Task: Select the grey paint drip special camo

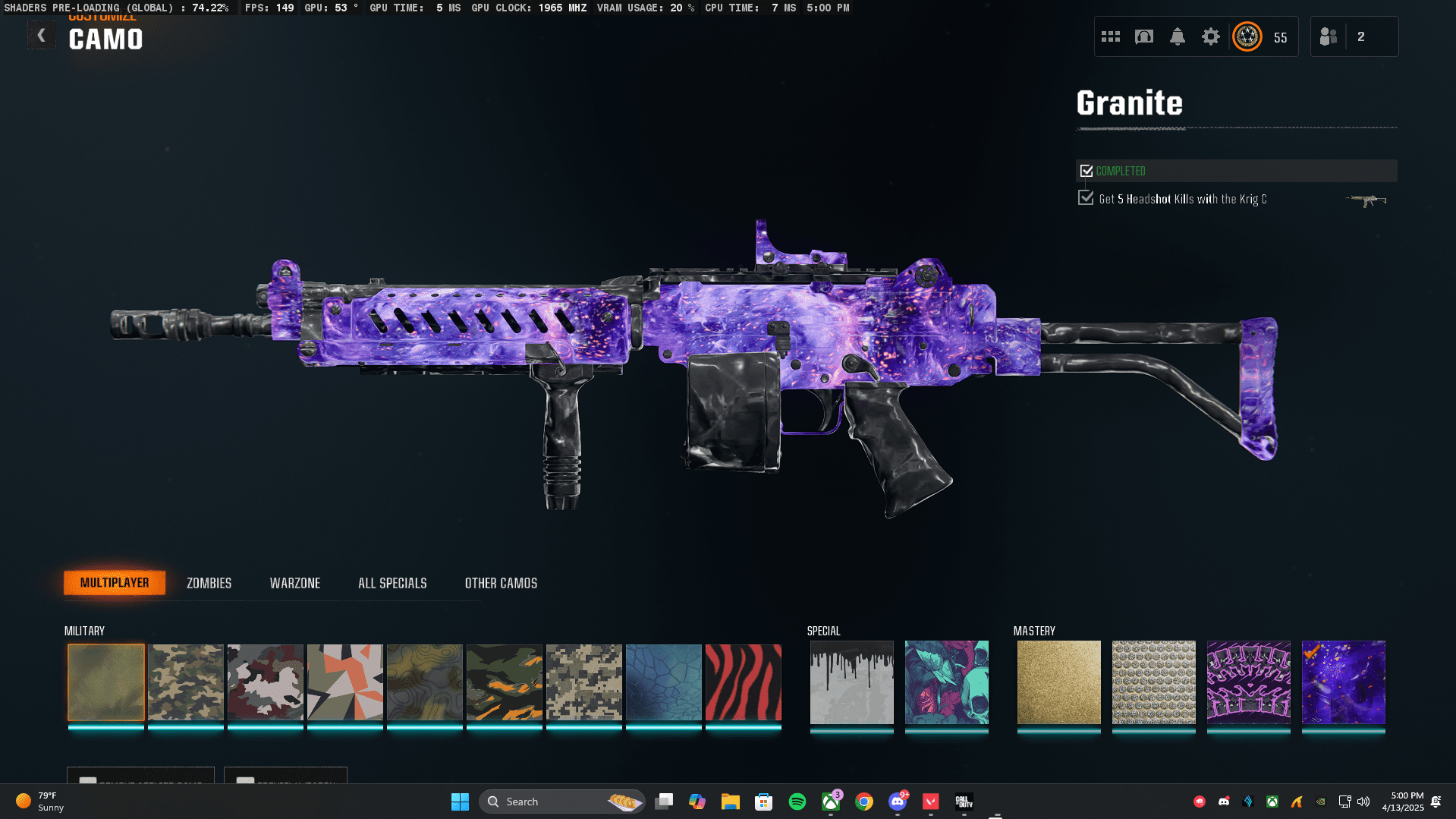Action: click(852, 682)
